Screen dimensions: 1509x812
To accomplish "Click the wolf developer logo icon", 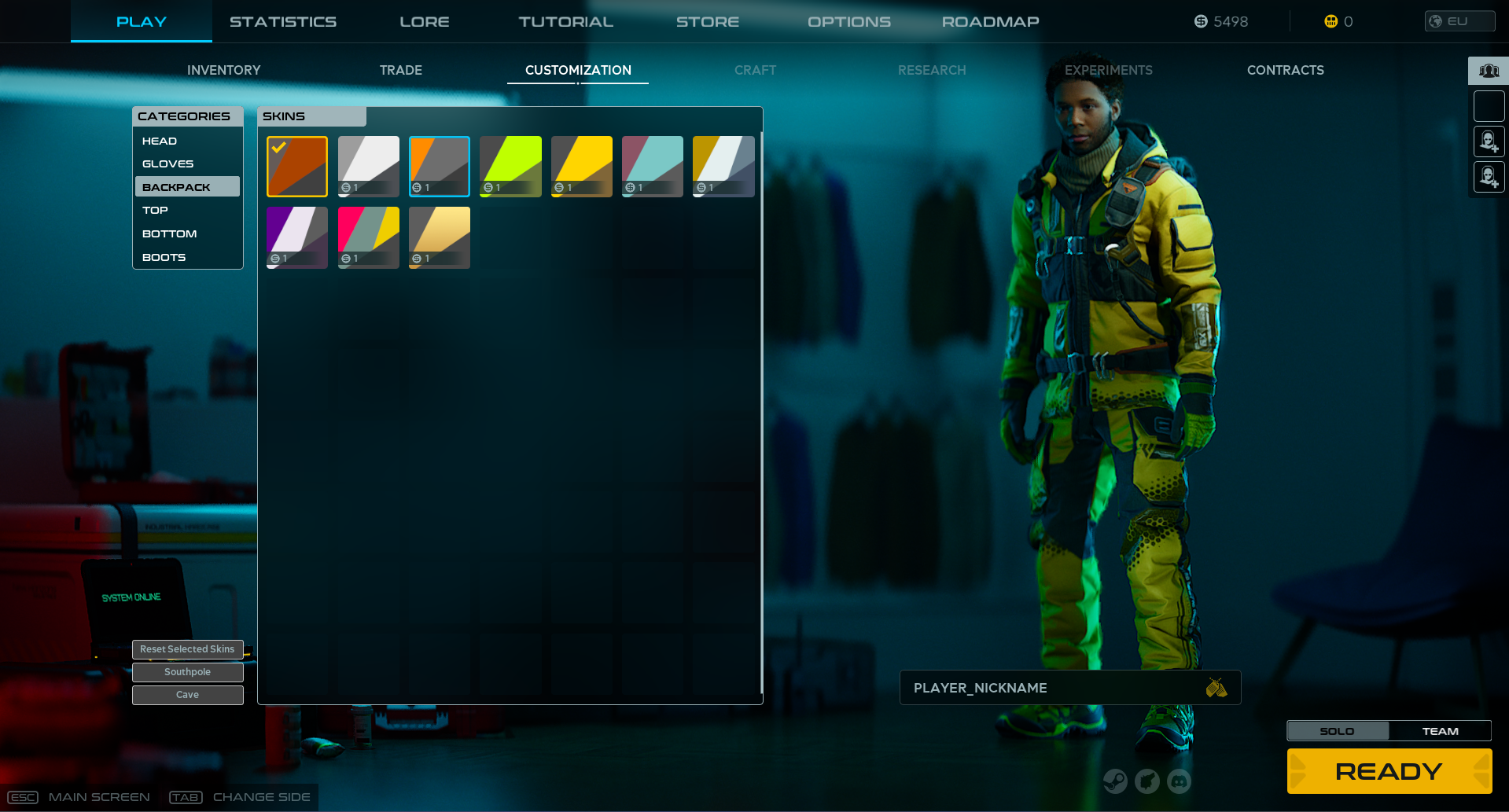I will (1147, 781).
